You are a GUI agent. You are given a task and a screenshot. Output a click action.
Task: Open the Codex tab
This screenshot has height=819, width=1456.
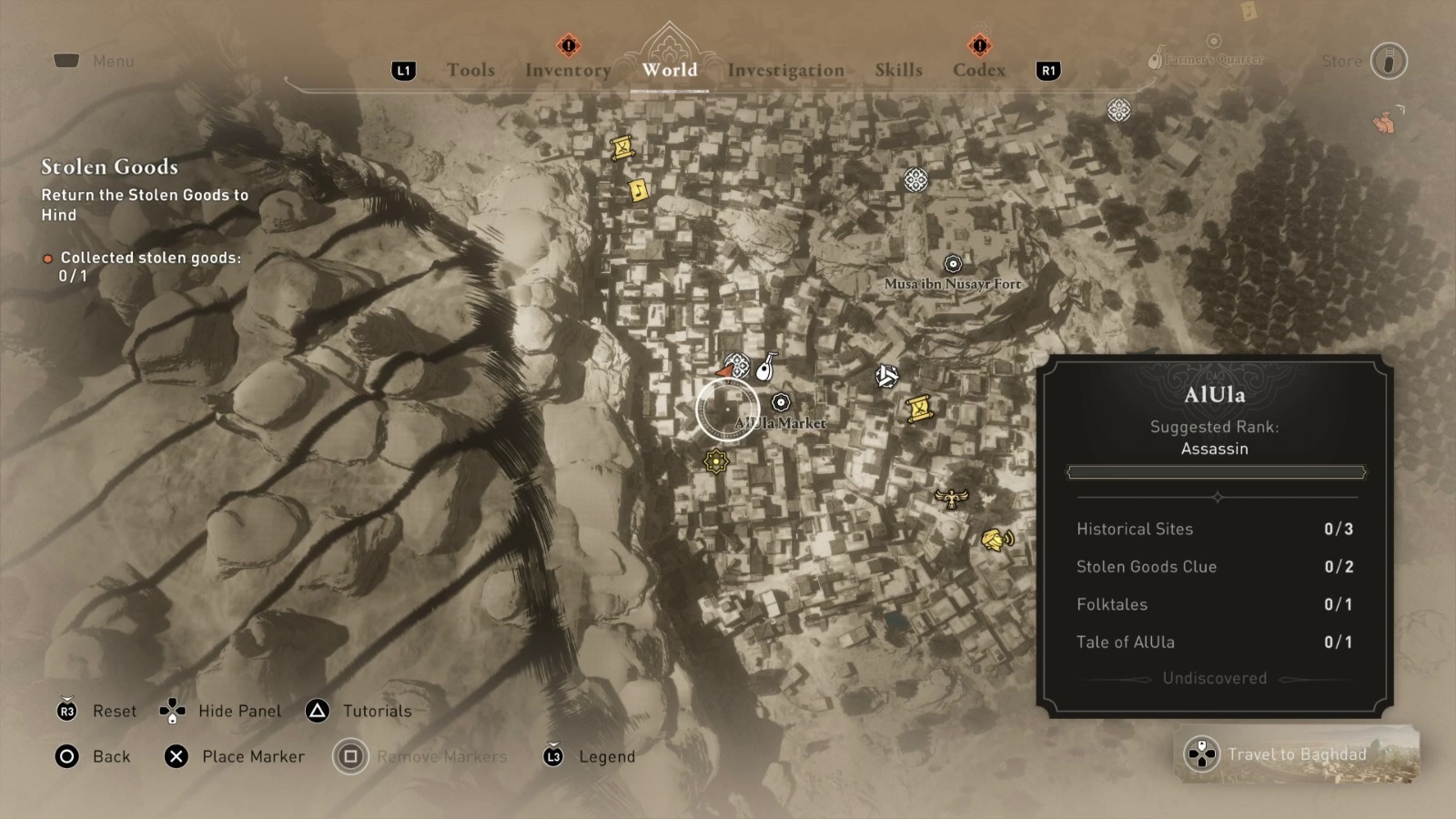[x=979, y=70]
